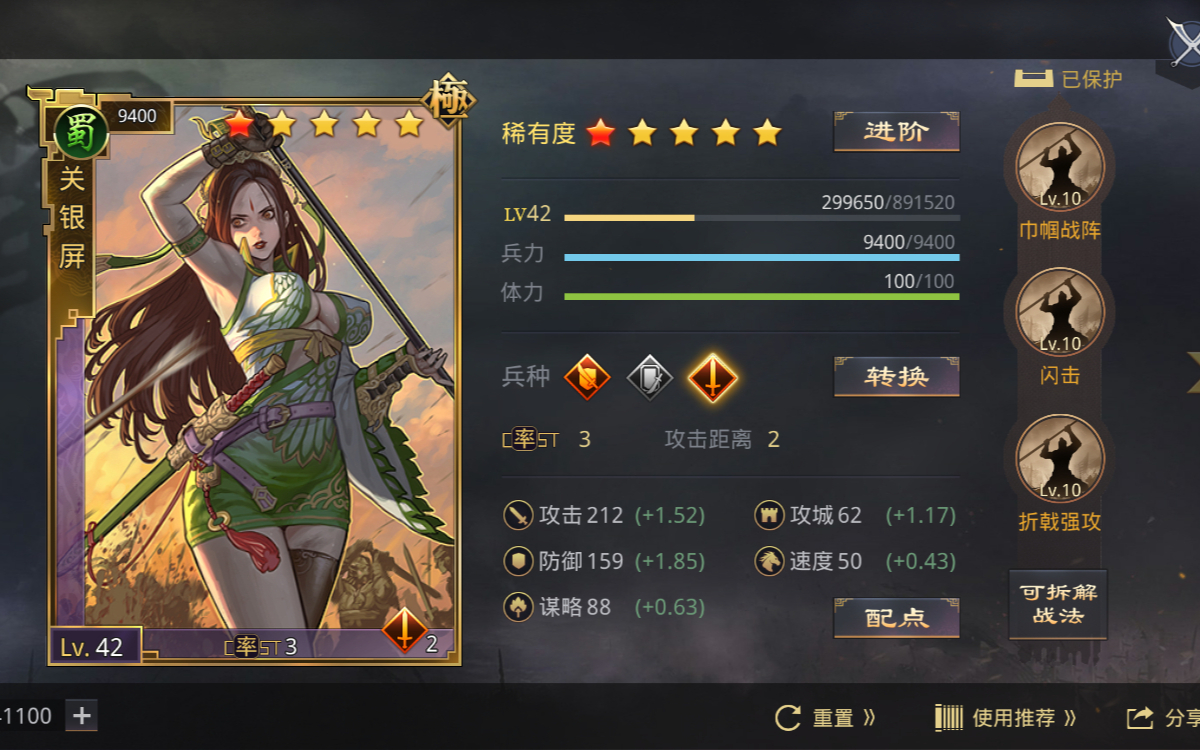This screenshot has width=1200, height=750.
Task: Apply the 使用推荐 recommended setup
Action: click(1005, 717)
